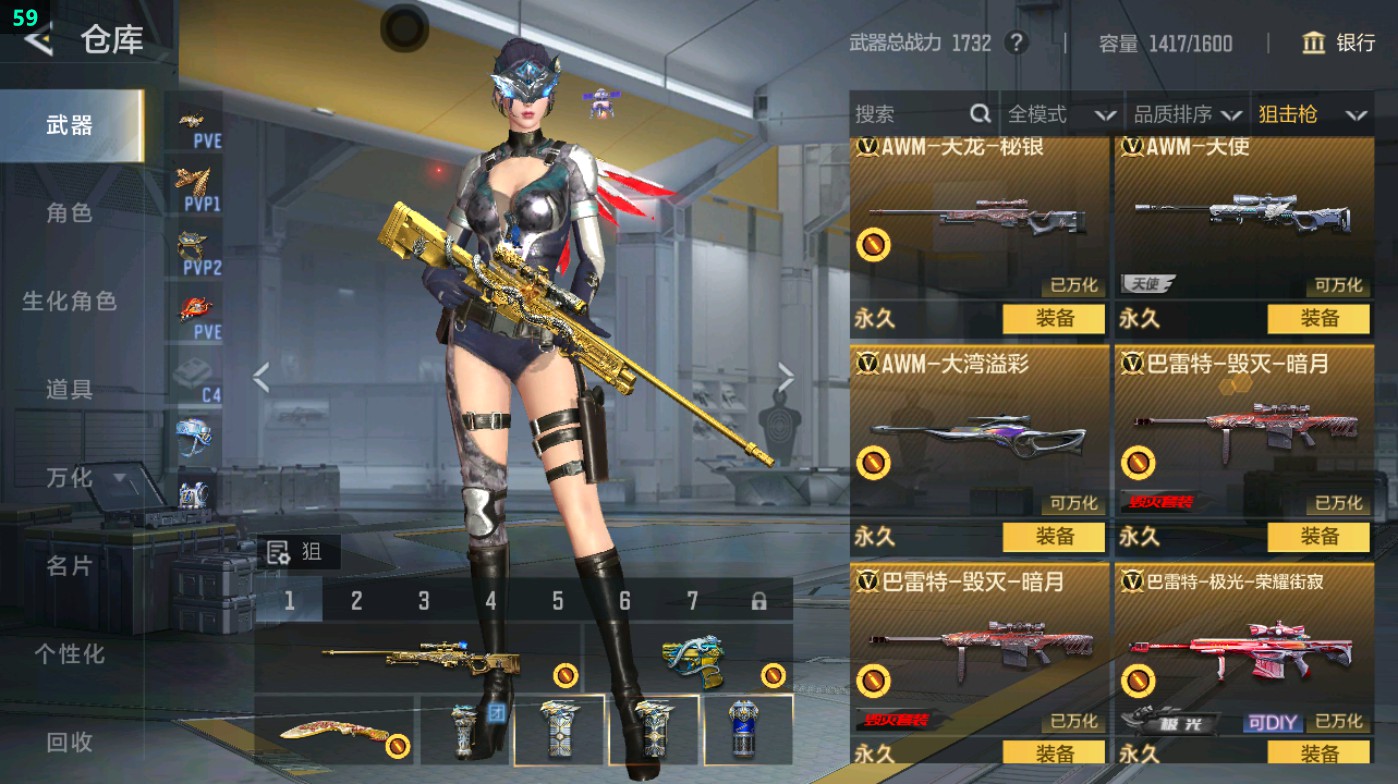Click the right arrow beside the character
Screen dimensions: 1398x784
click(x=786, y=377)
